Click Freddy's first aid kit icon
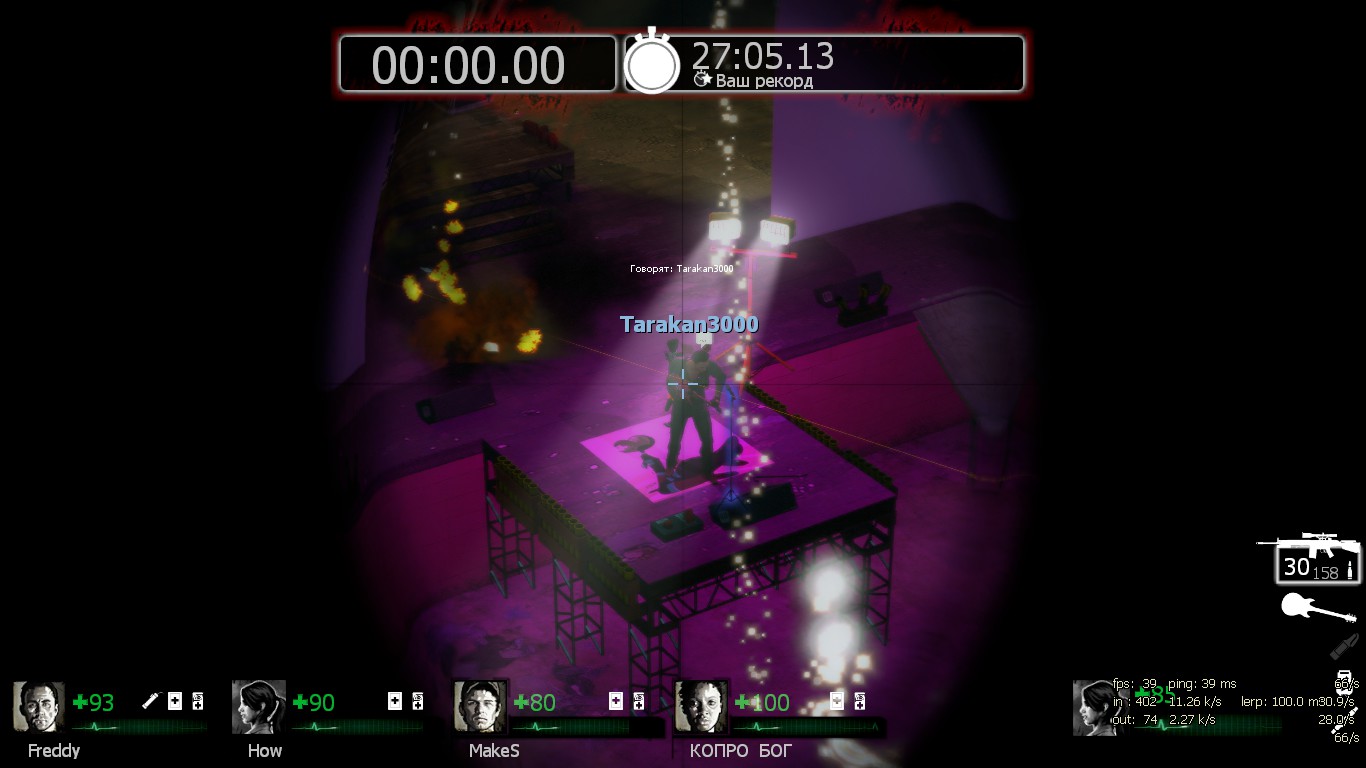Screen dimensions: 1366x768 175,701
